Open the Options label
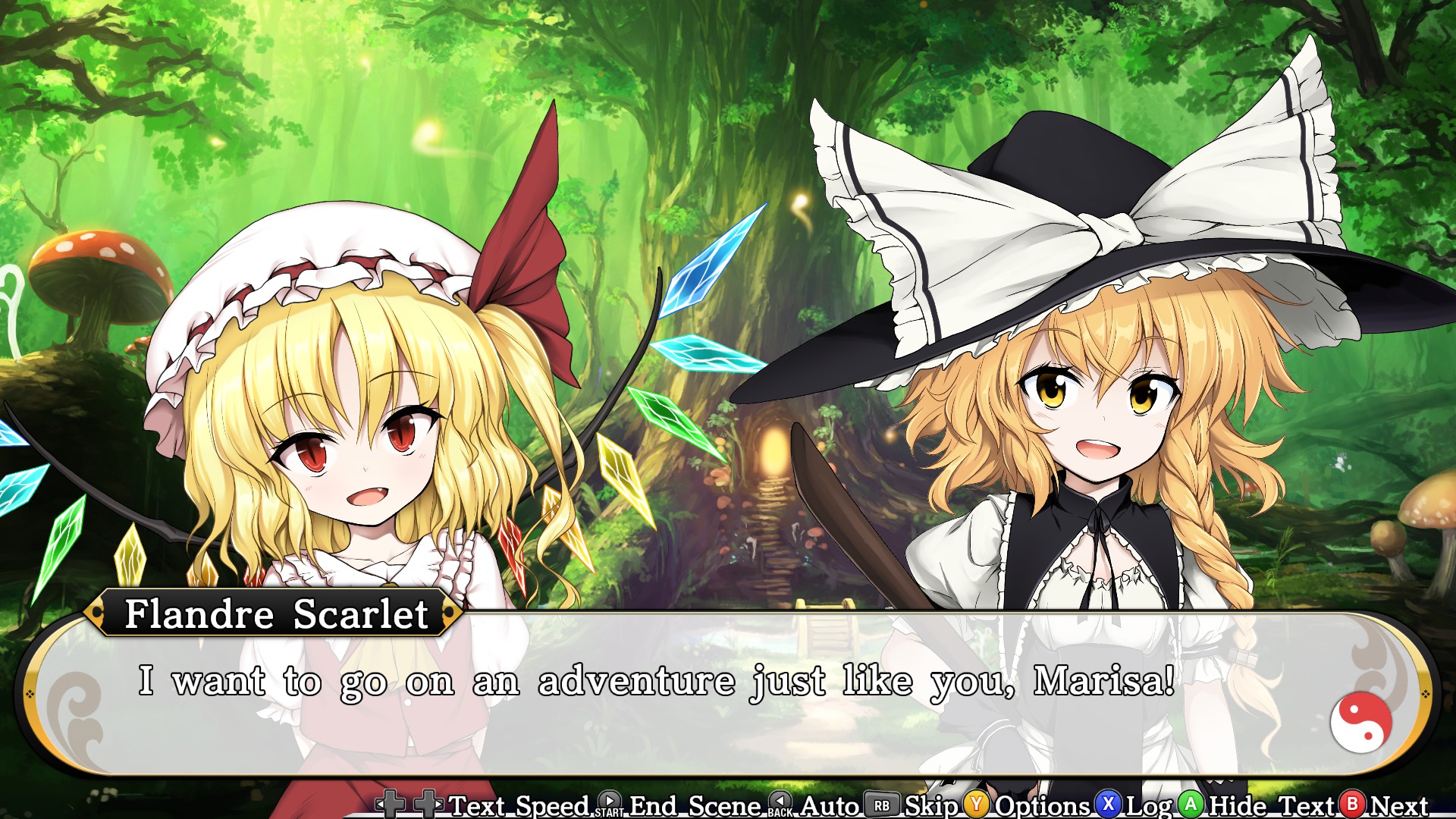Image resolution: width=1456 pixels, height=819 pixels. coord(1042,805)
